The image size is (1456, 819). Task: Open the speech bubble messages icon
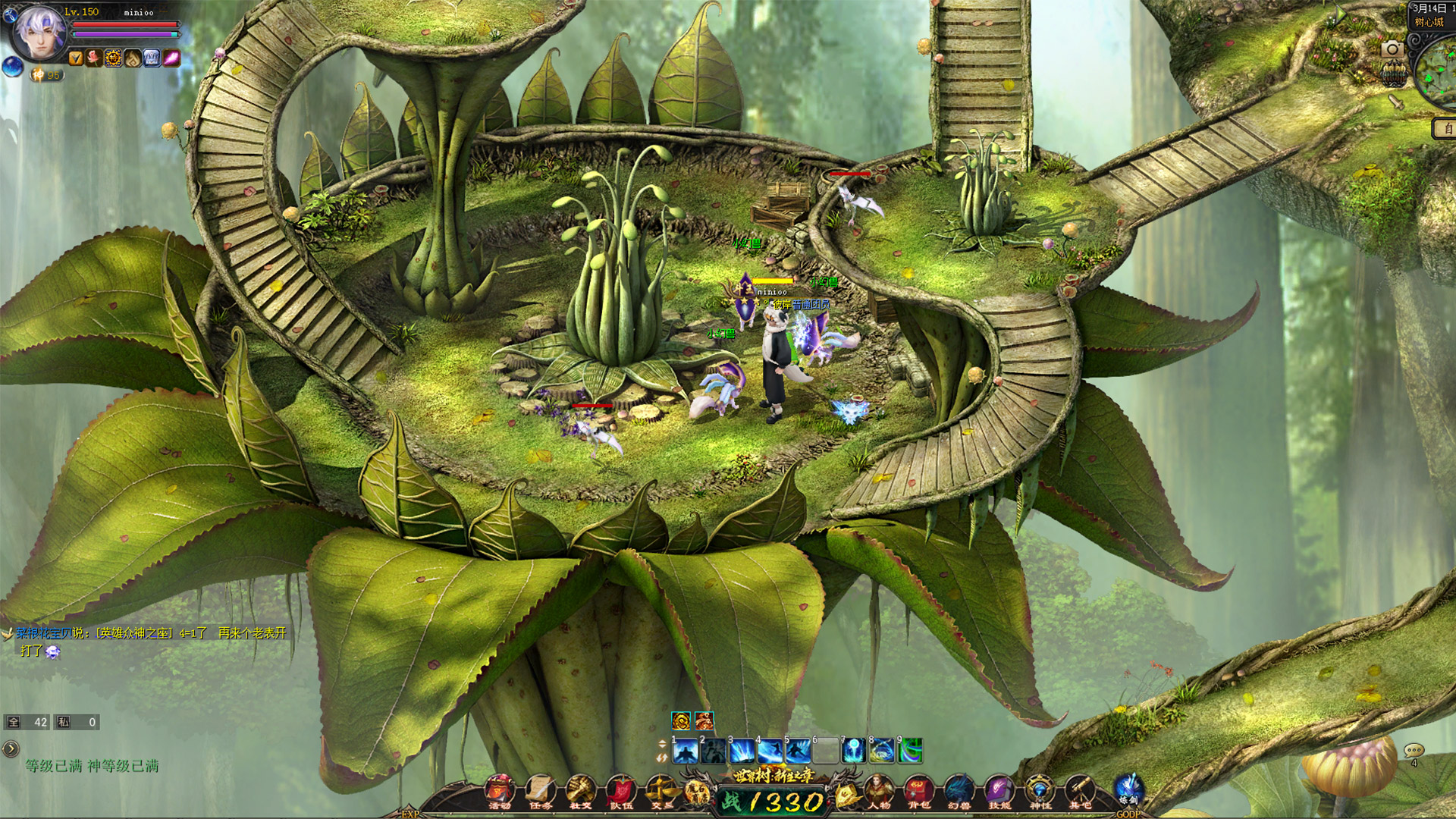click(x=1413, y=751)
